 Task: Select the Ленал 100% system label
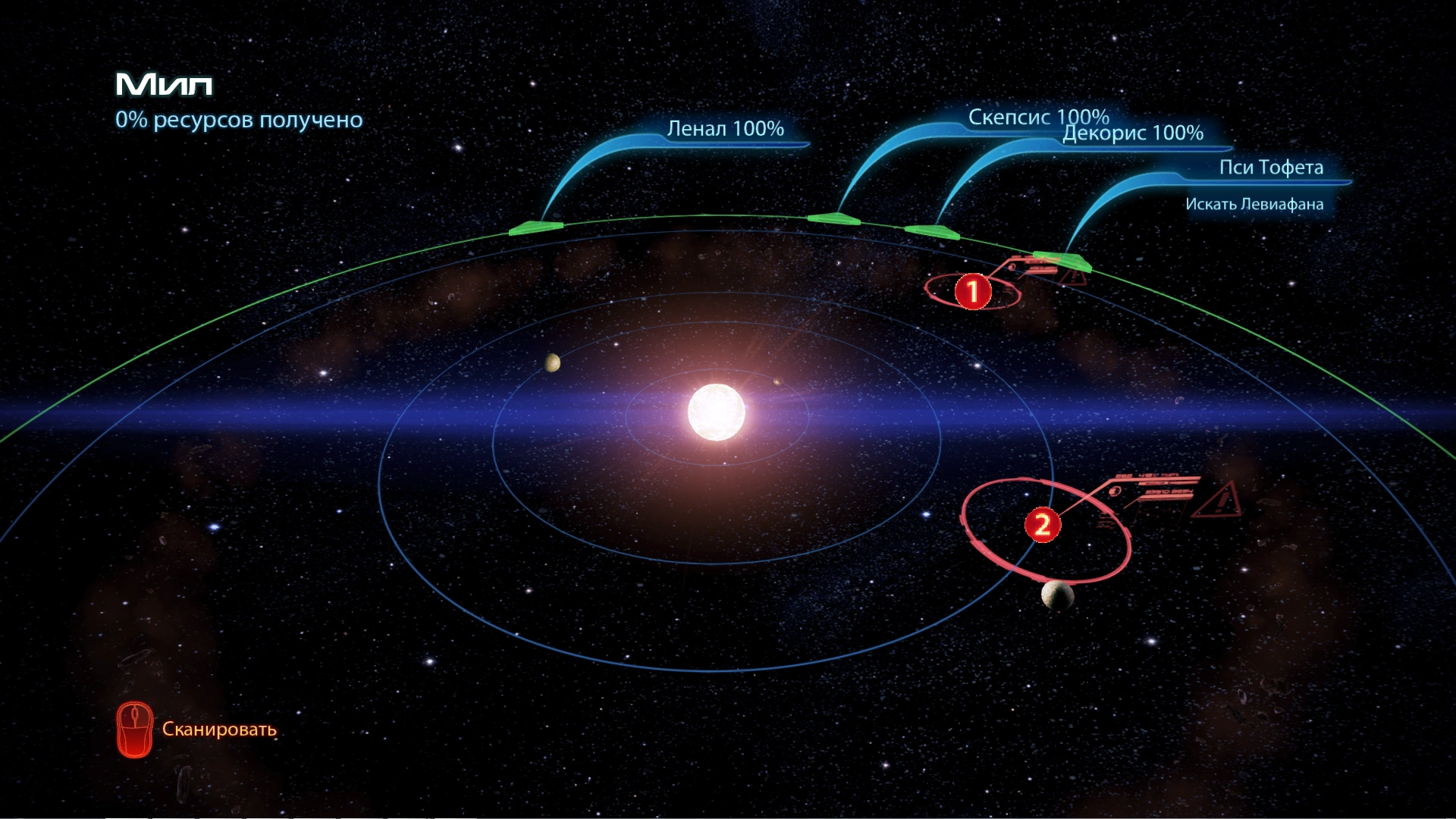pyautogui.click(x=725, y=129)
